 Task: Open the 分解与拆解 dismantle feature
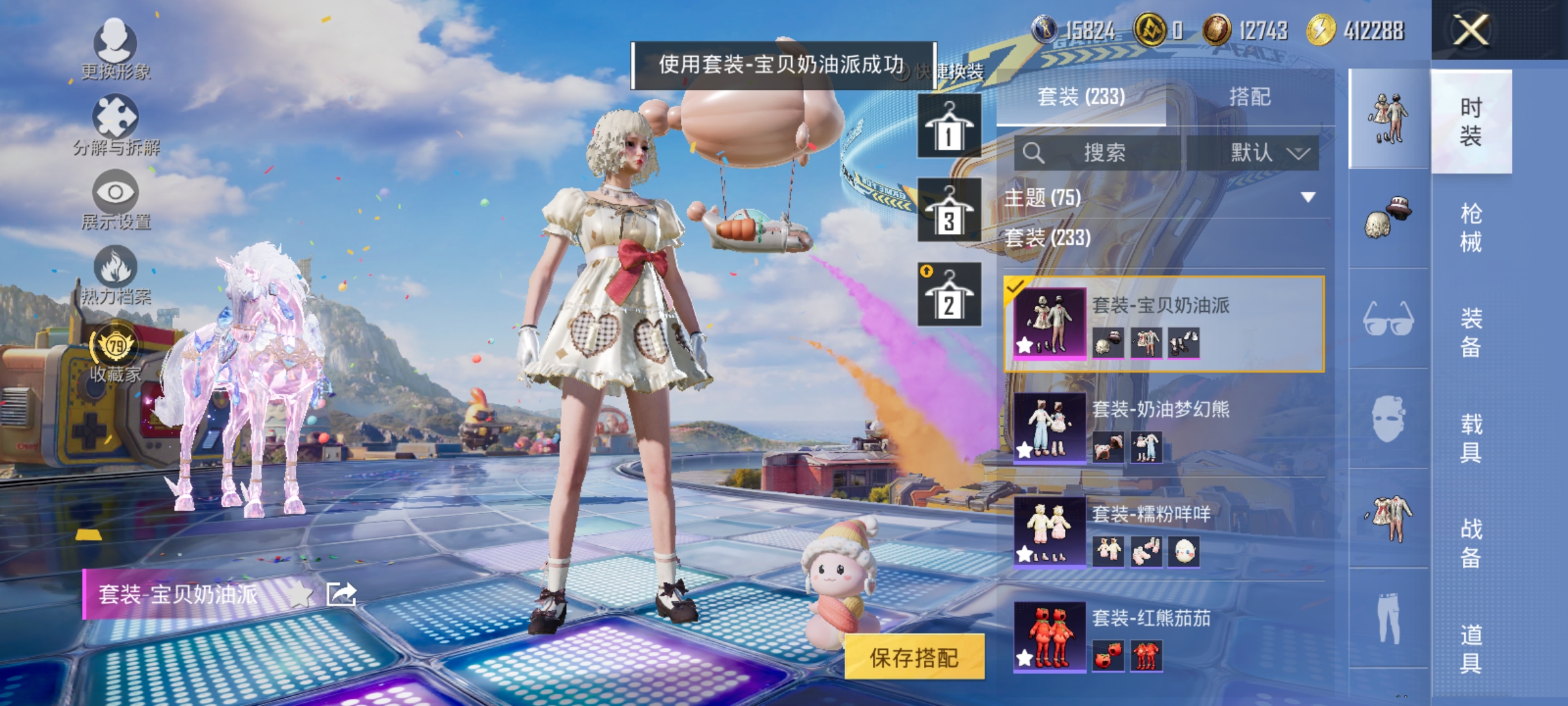(x=116, y=118)
